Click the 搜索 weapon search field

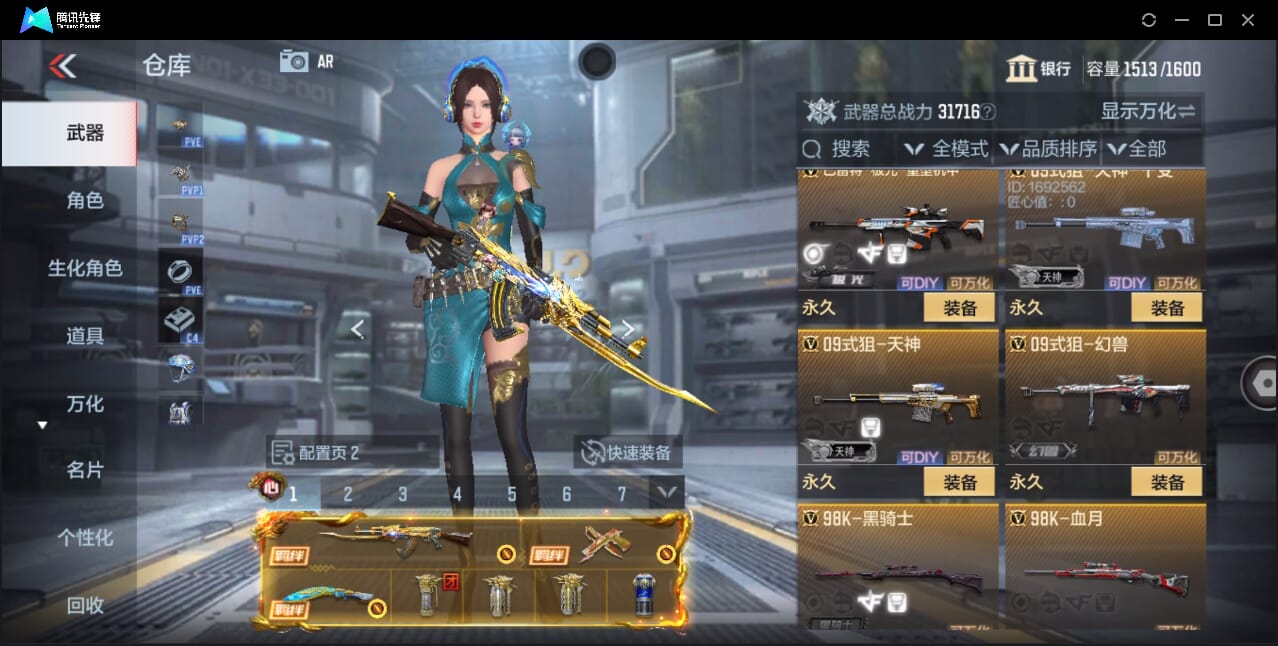tap(848, 149)
